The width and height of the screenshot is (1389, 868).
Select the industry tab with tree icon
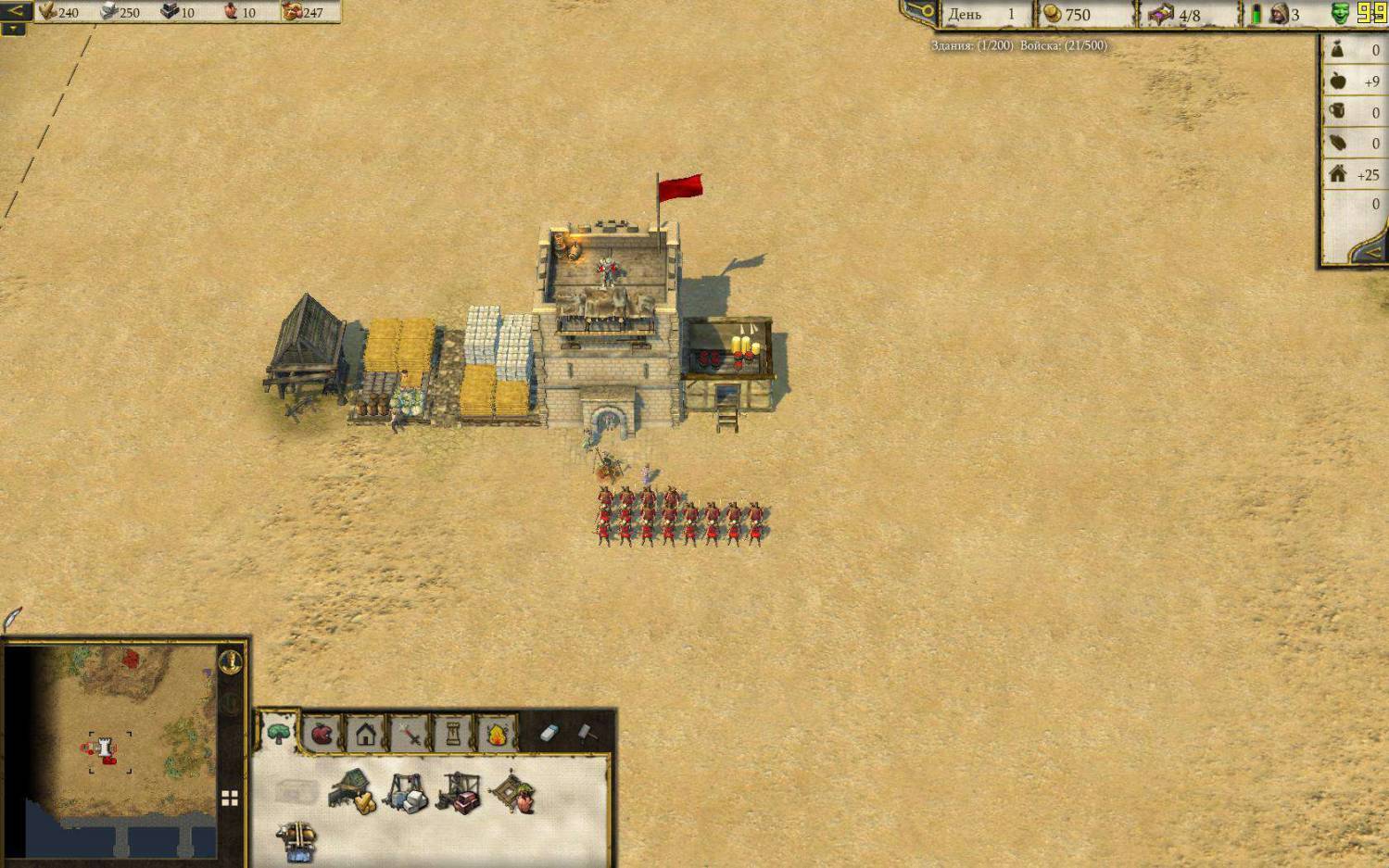tap(278, 734)
